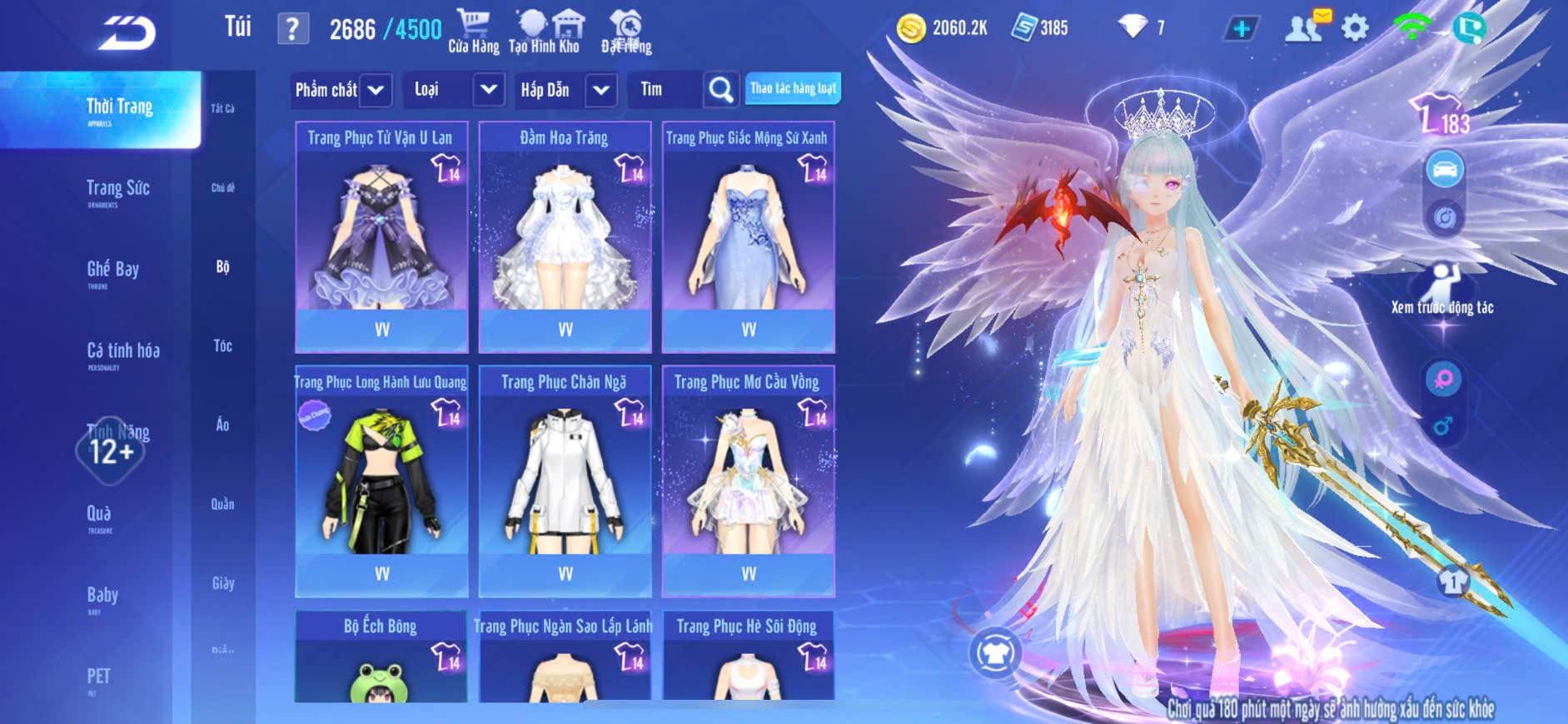Switch to the Thời Trang tab

[x=119, y=109]
